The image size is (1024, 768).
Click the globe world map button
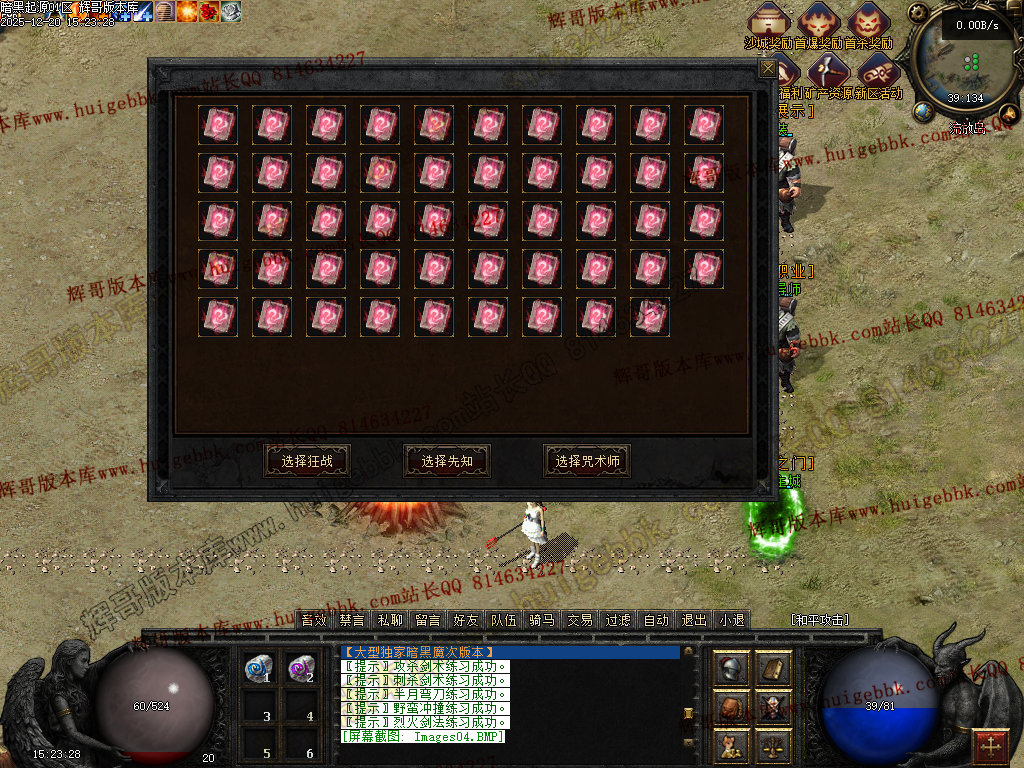coord(922,112)
